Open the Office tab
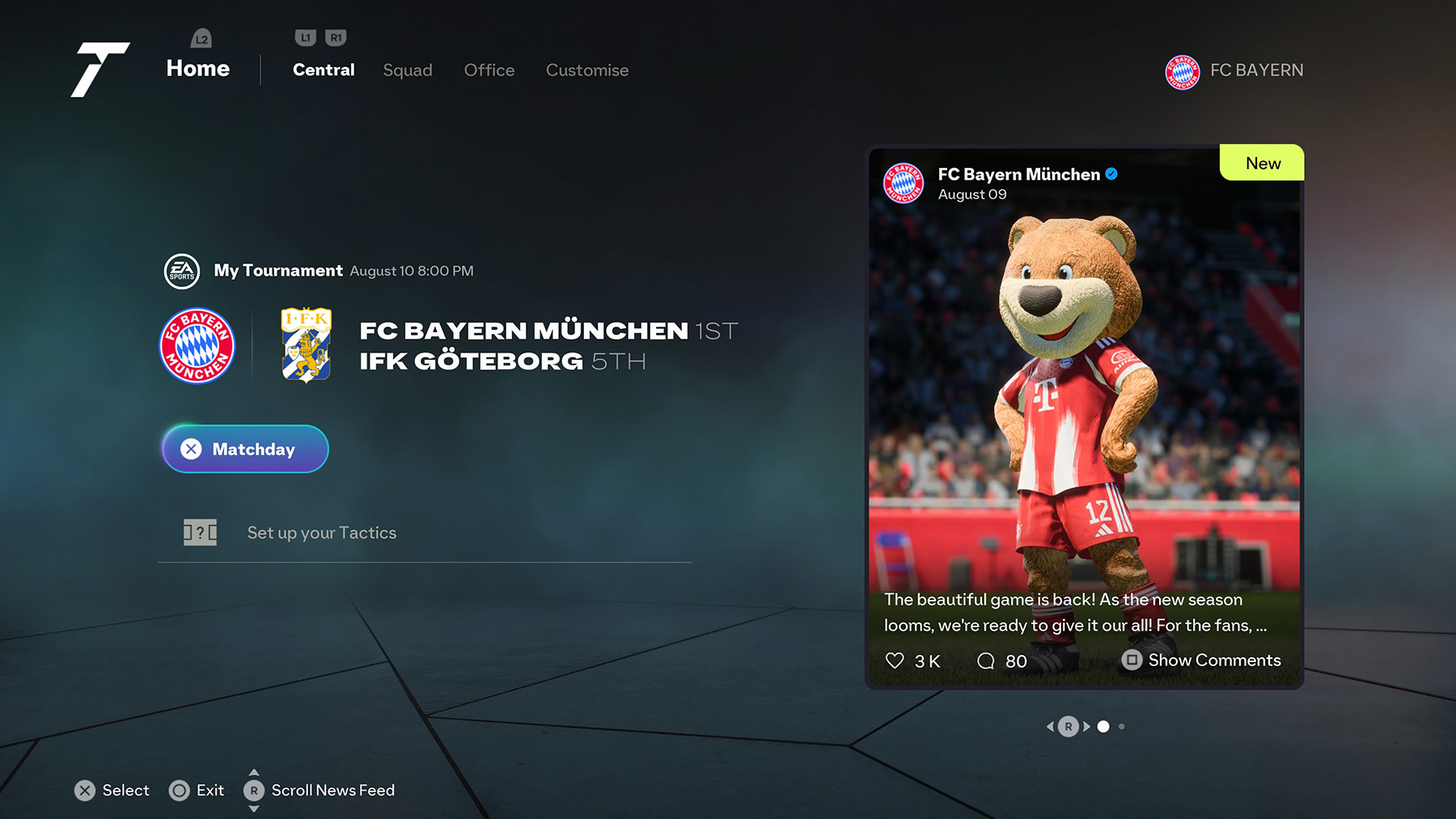 (489, 70)
